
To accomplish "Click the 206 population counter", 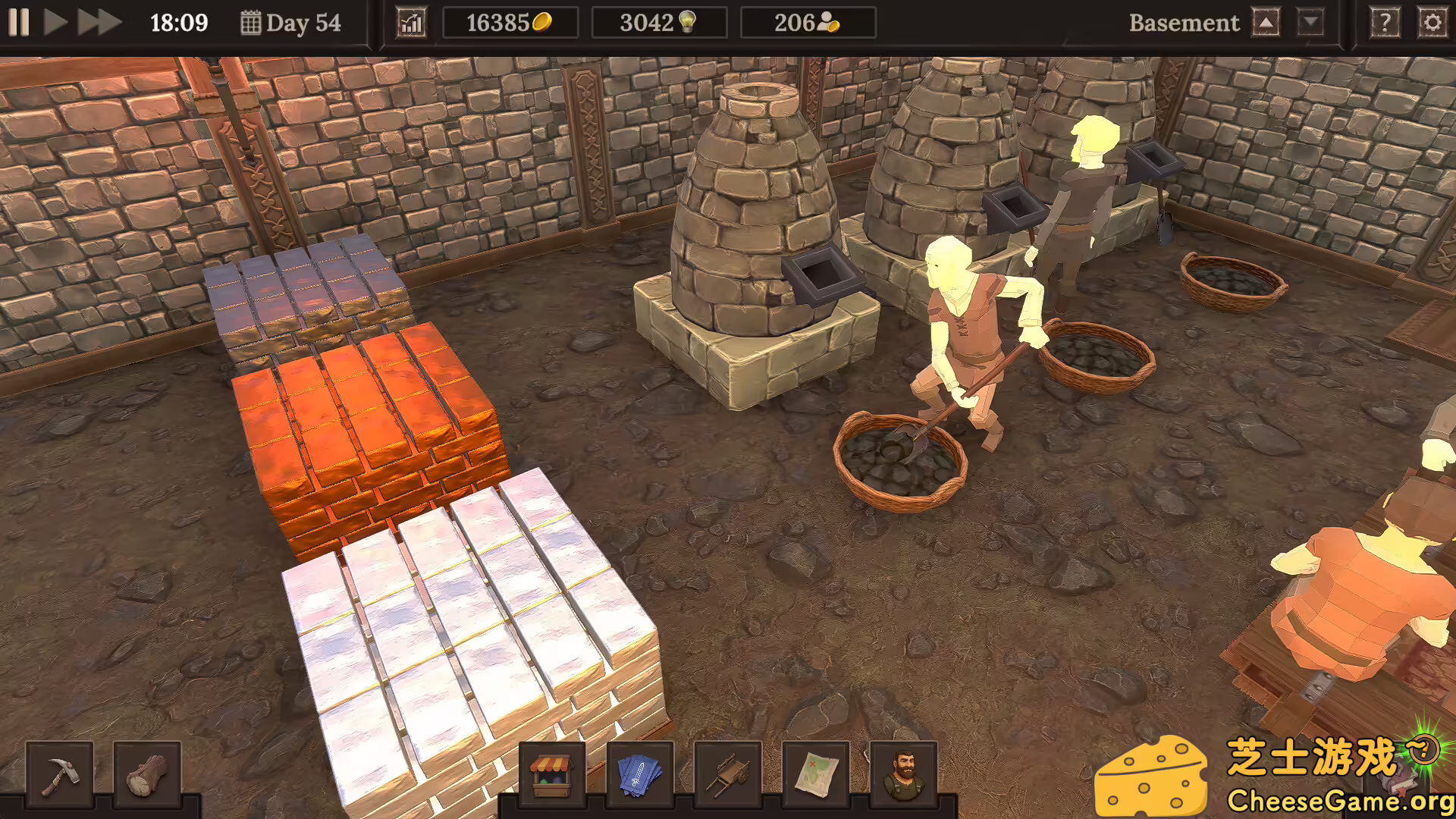I will (x=808, y=22).
